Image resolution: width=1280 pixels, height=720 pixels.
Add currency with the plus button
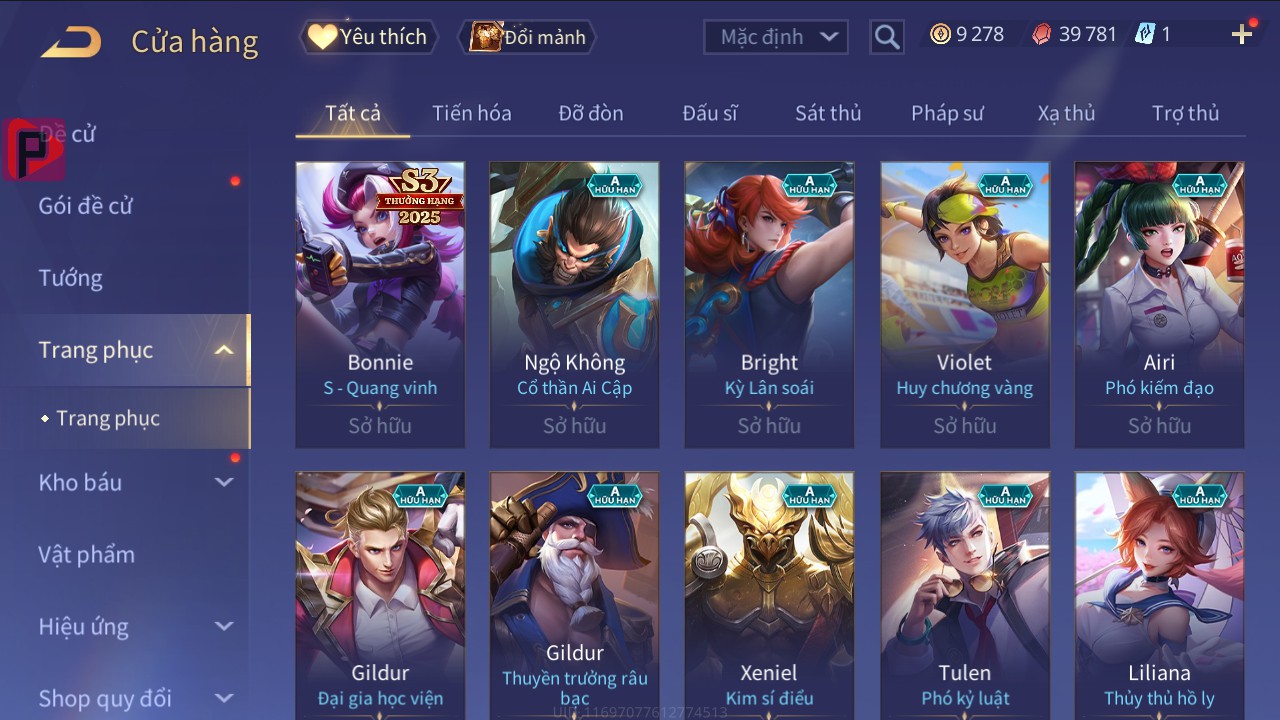(1242, 35)
